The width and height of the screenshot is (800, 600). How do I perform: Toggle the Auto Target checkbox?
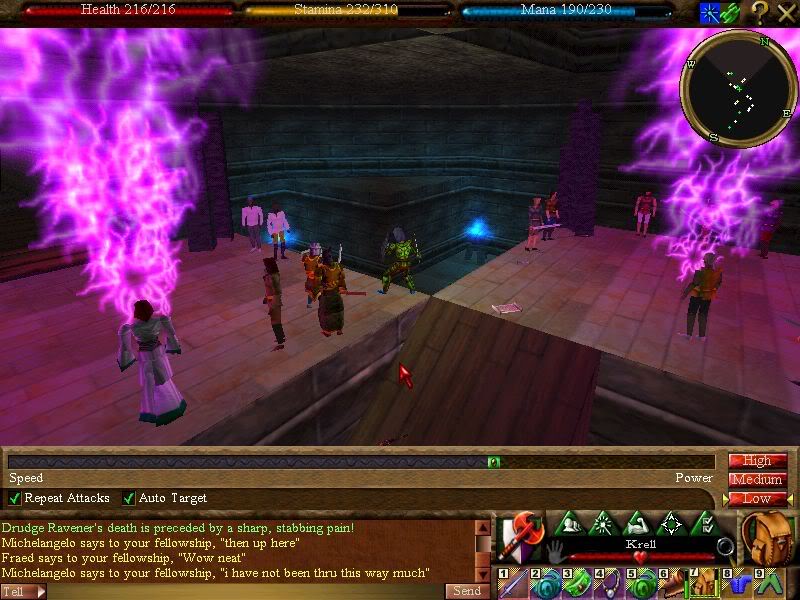click(x=129, y=498)
